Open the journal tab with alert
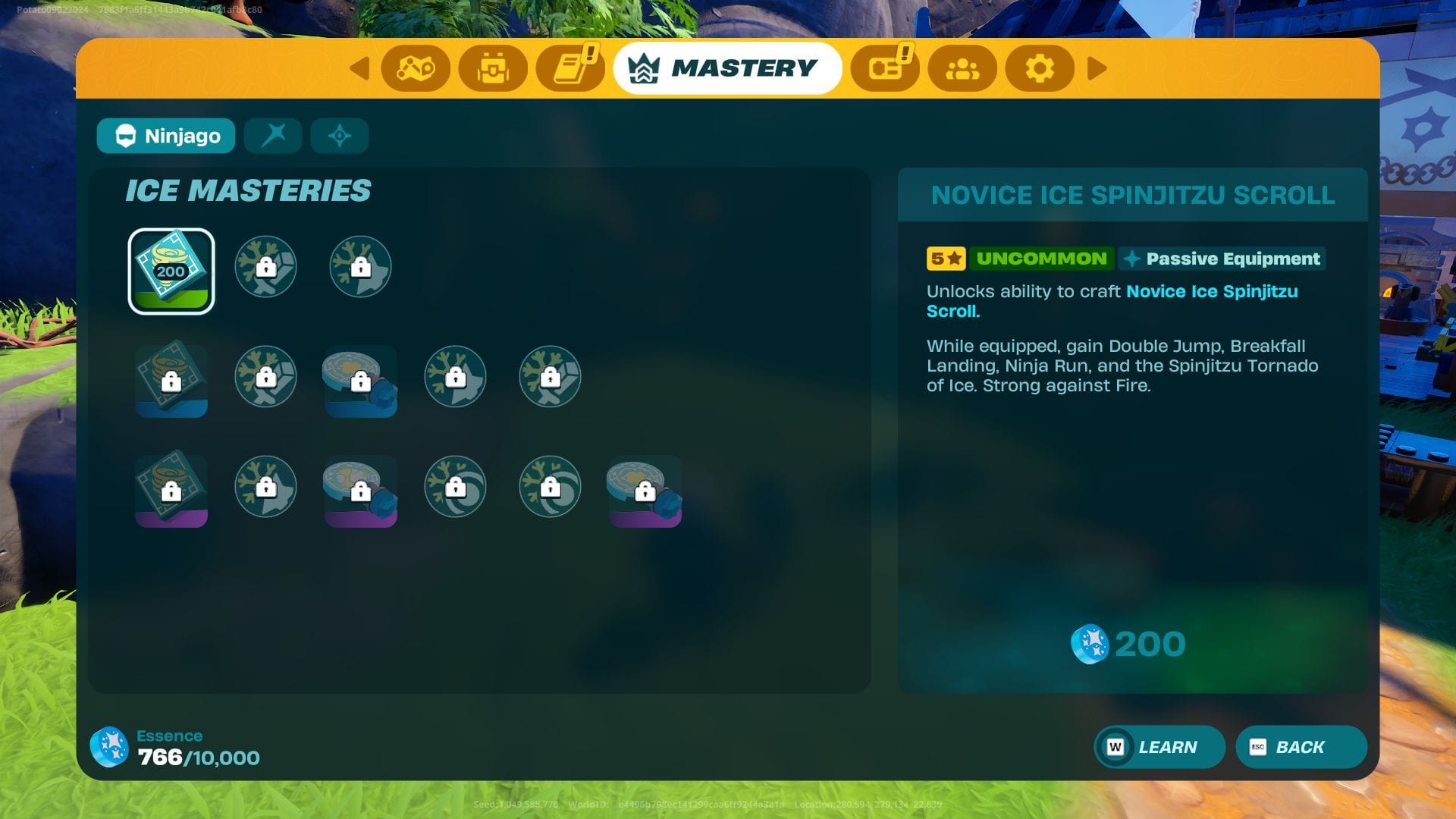The width and height of the screenshot is (1456, 819). 570,68
